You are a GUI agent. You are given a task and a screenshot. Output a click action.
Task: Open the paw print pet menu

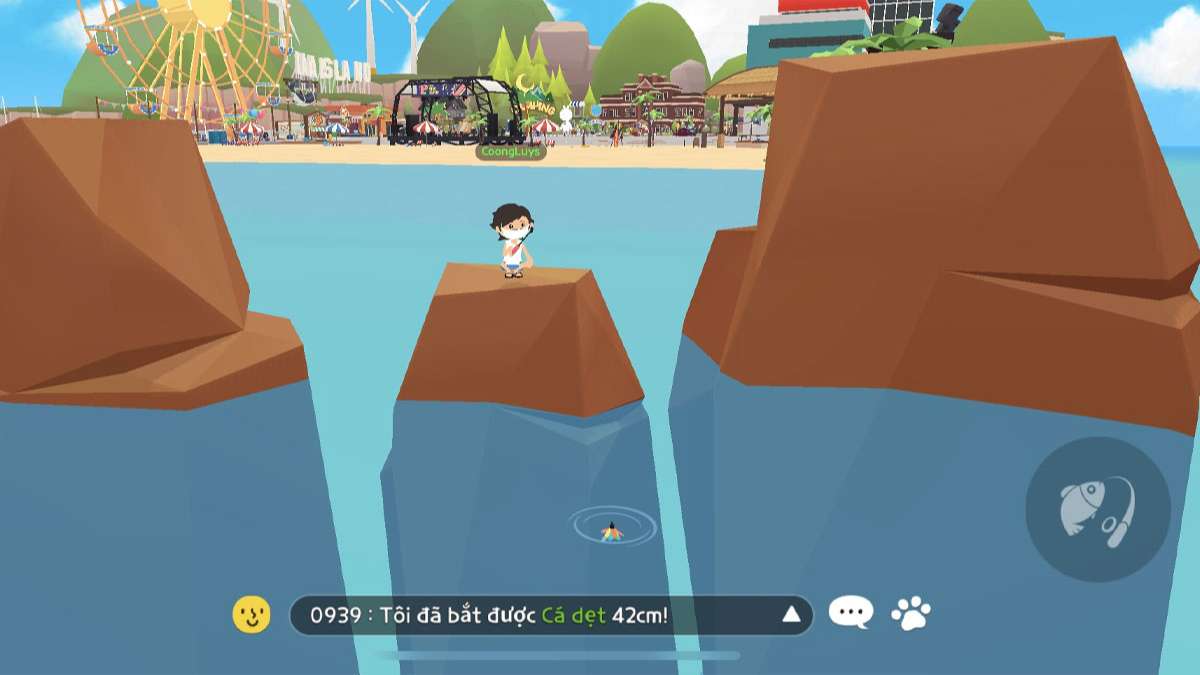(910, 613)
